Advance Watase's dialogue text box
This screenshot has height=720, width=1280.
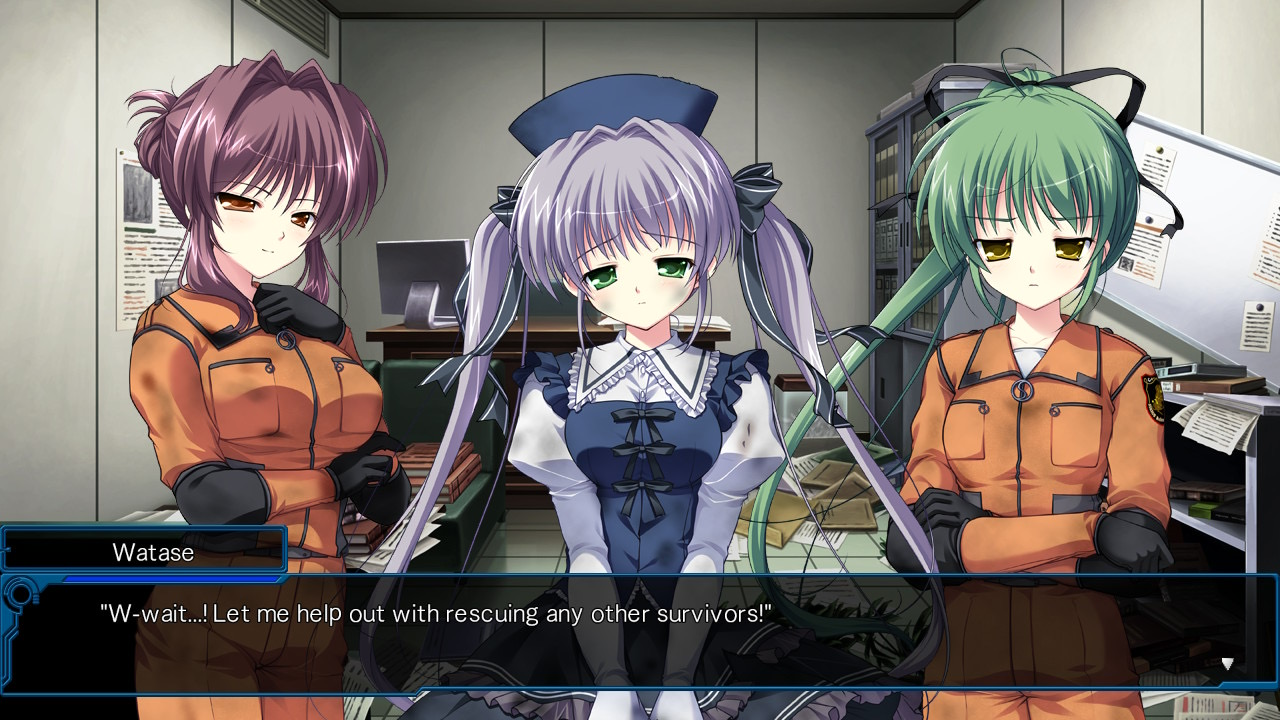click(x=640, y=632)
